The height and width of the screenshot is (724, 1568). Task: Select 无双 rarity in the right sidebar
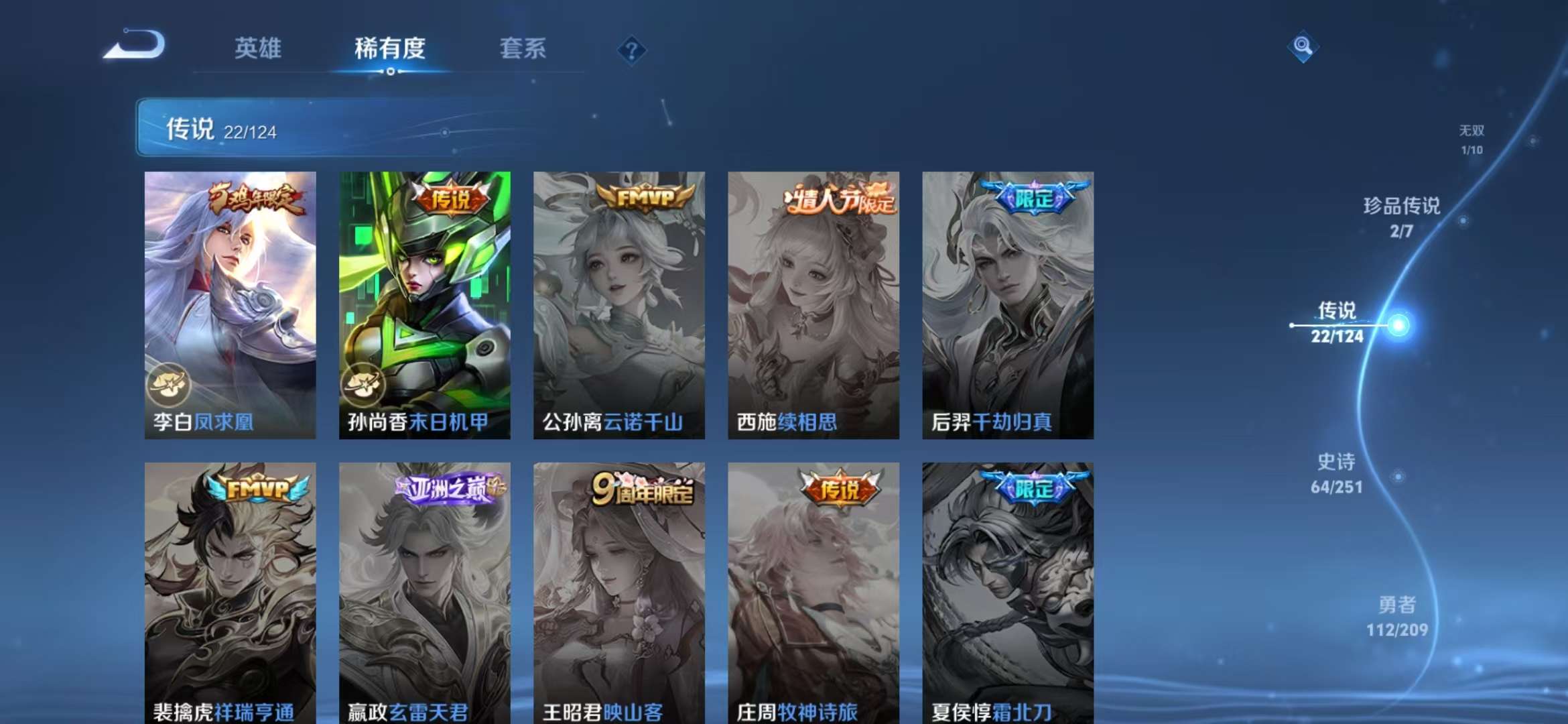coord(1471,139)
